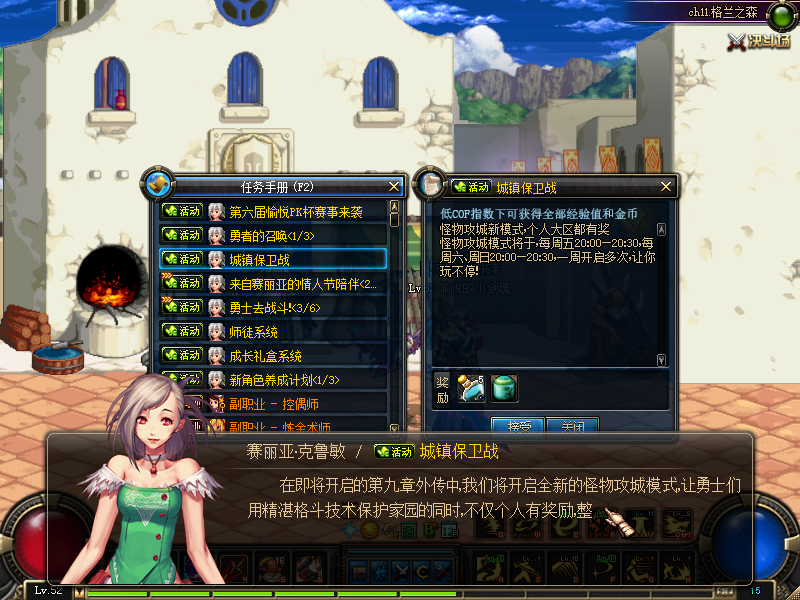
Task: Inspect the teal jar reward icon
Action: pyautogui.click(x=504, y=387)
